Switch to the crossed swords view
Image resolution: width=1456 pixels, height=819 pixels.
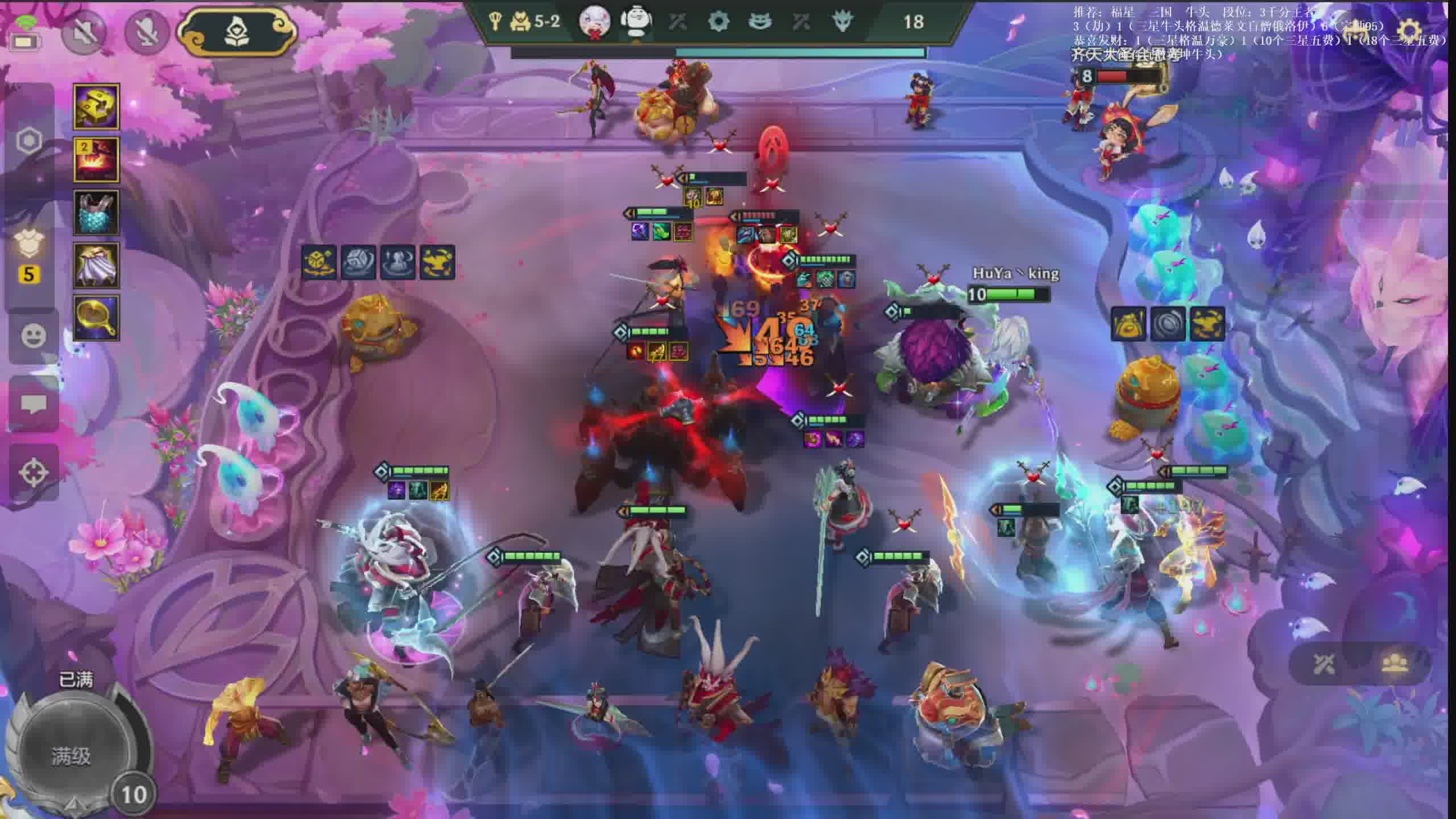coord(1325,664)
